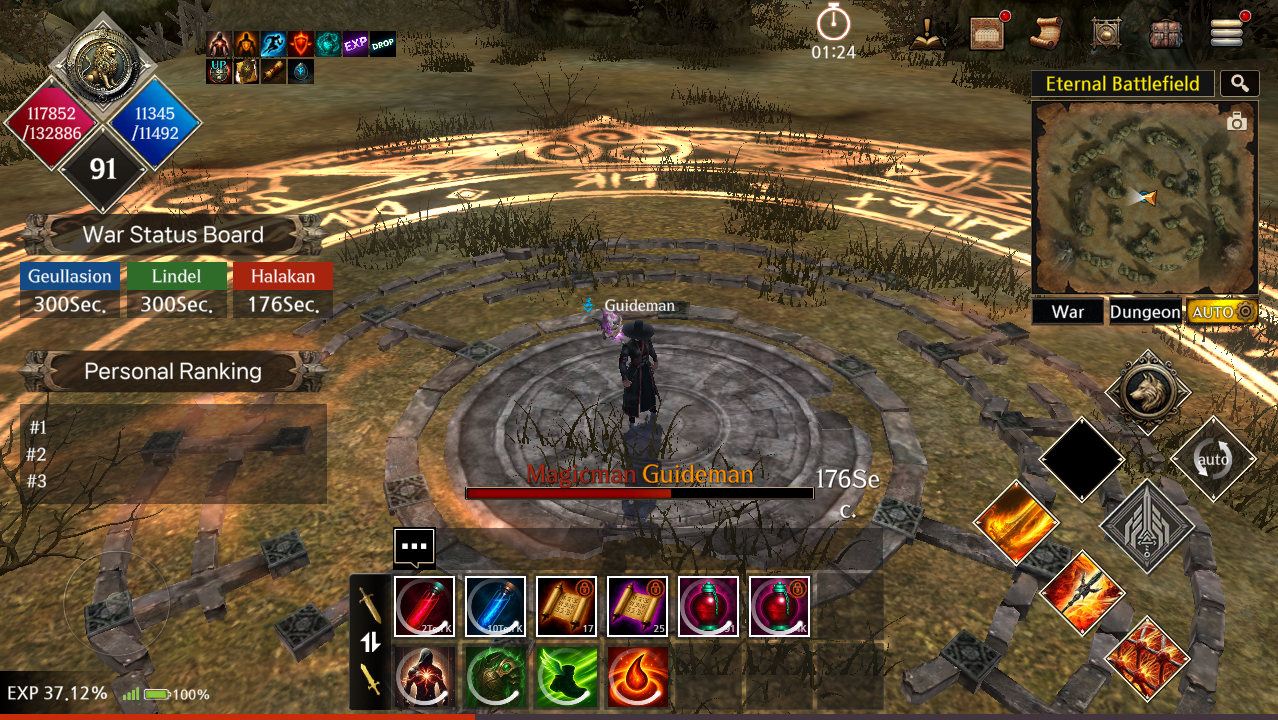Viewport: 1278px width, 720px height.
Task: Activate the fire droplet skill
Action: [x=637, y=677]
